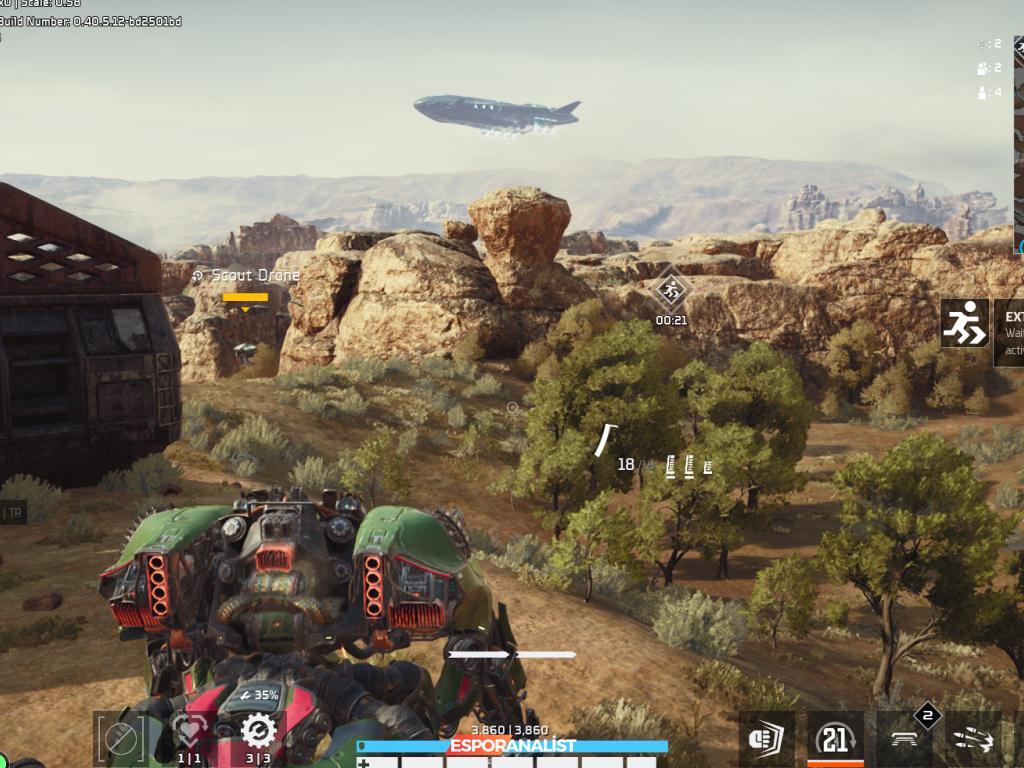Open the extraction objective running-man icon

[964, 323]
